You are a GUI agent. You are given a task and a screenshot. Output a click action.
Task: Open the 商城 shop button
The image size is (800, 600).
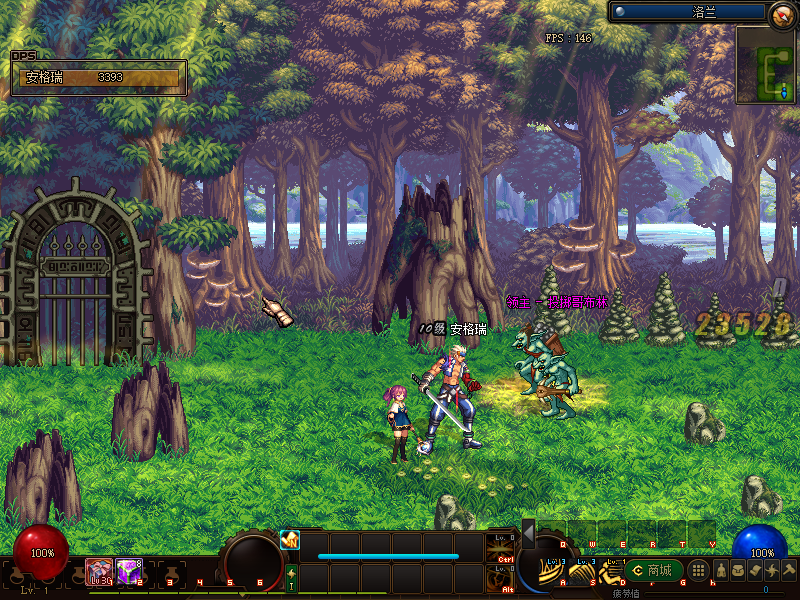click(x=655, y=570)
